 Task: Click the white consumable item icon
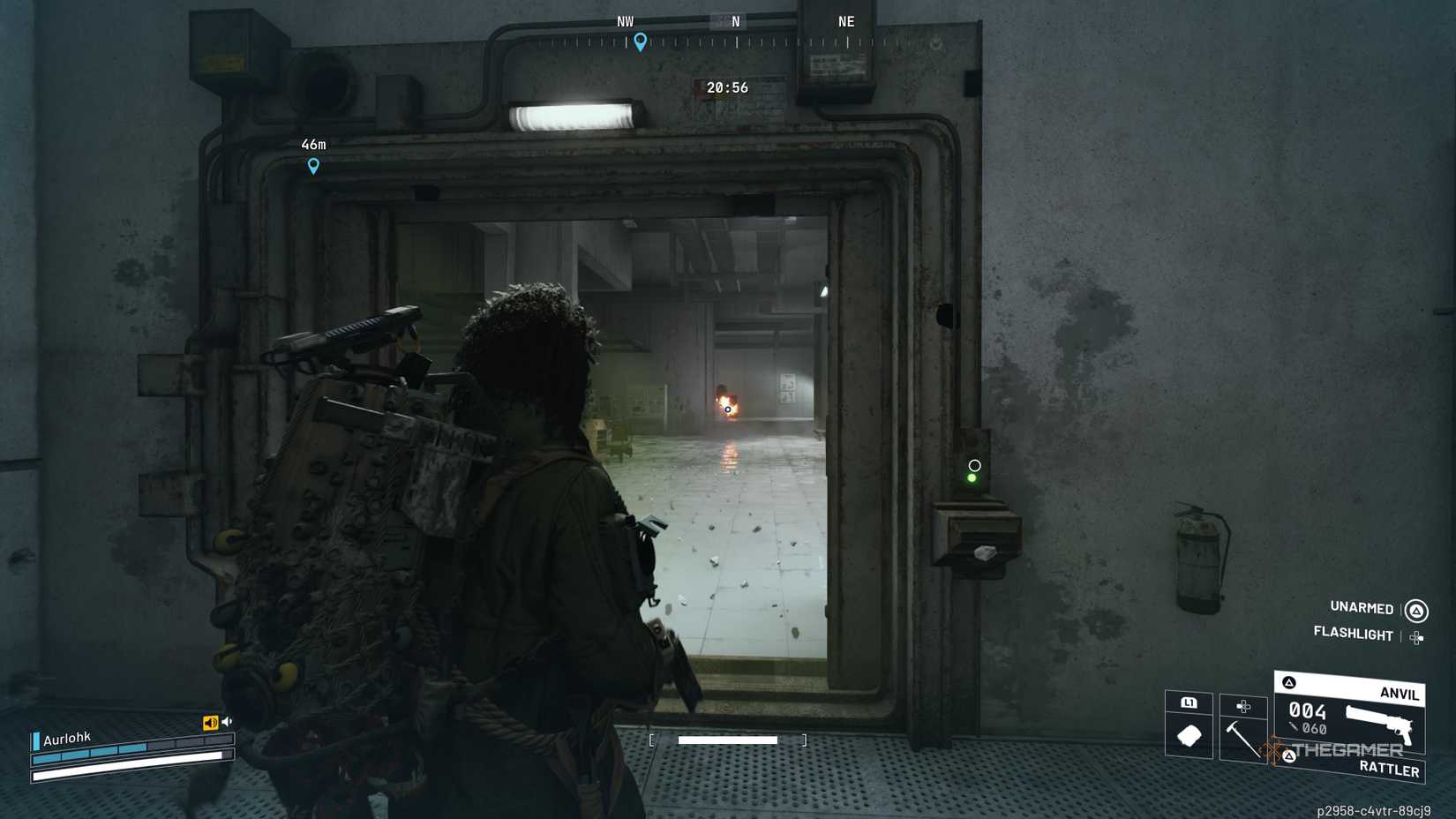click(x=1189, y=737)
